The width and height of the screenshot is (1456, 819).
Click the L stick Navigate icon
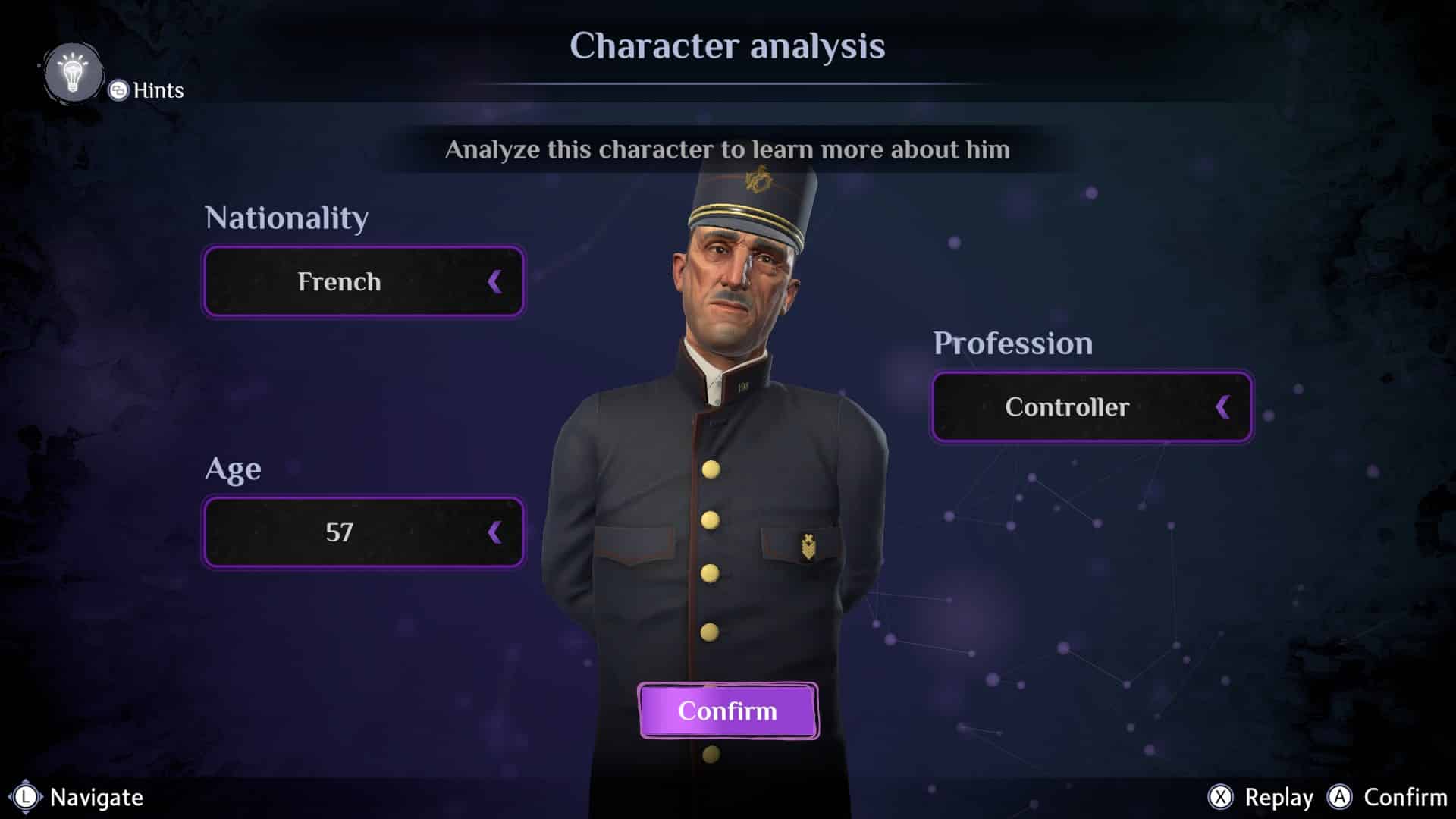click(27, 798)
